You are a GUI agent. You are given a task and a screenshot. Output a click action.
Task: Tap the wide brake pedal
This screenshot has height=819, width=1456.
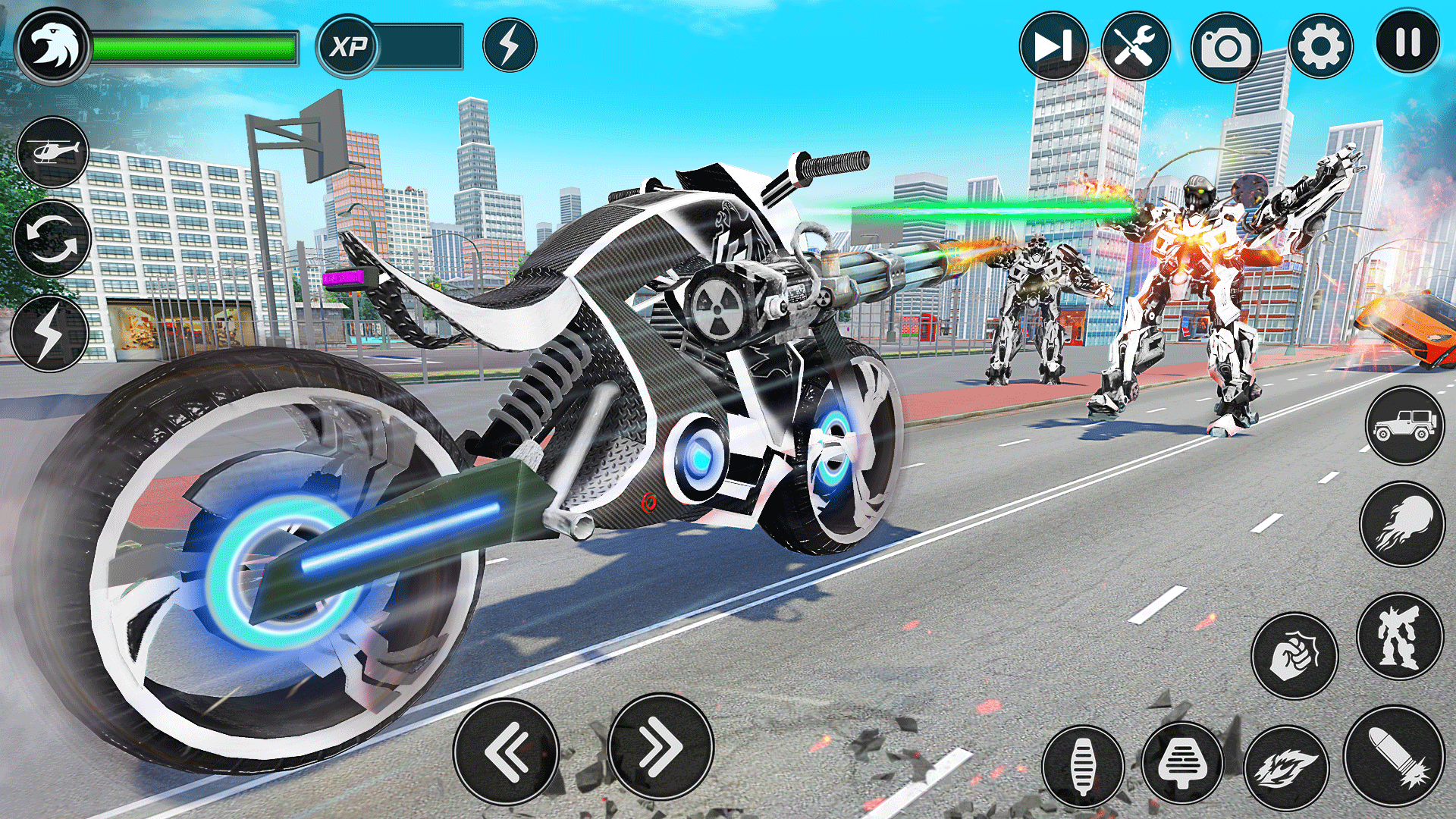click(1181, 764)
